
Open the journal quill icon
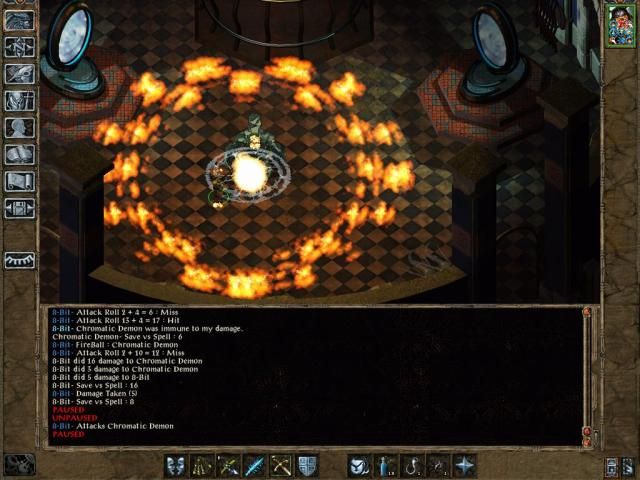pyautogui.click(x=20, y=73)
